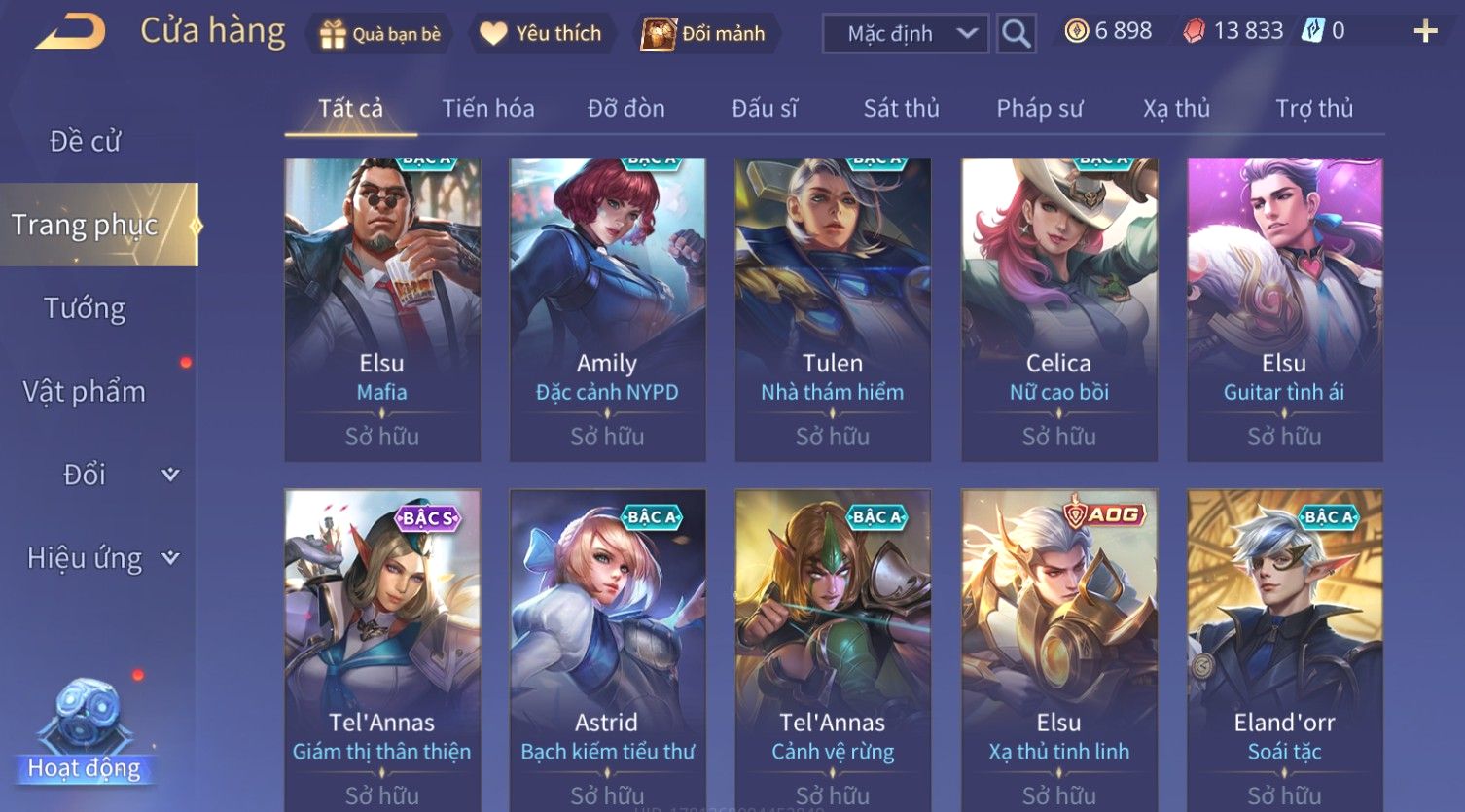Go back using the return arrow
The width and height of the screenshot is (1465, 812).
[70, 32]
